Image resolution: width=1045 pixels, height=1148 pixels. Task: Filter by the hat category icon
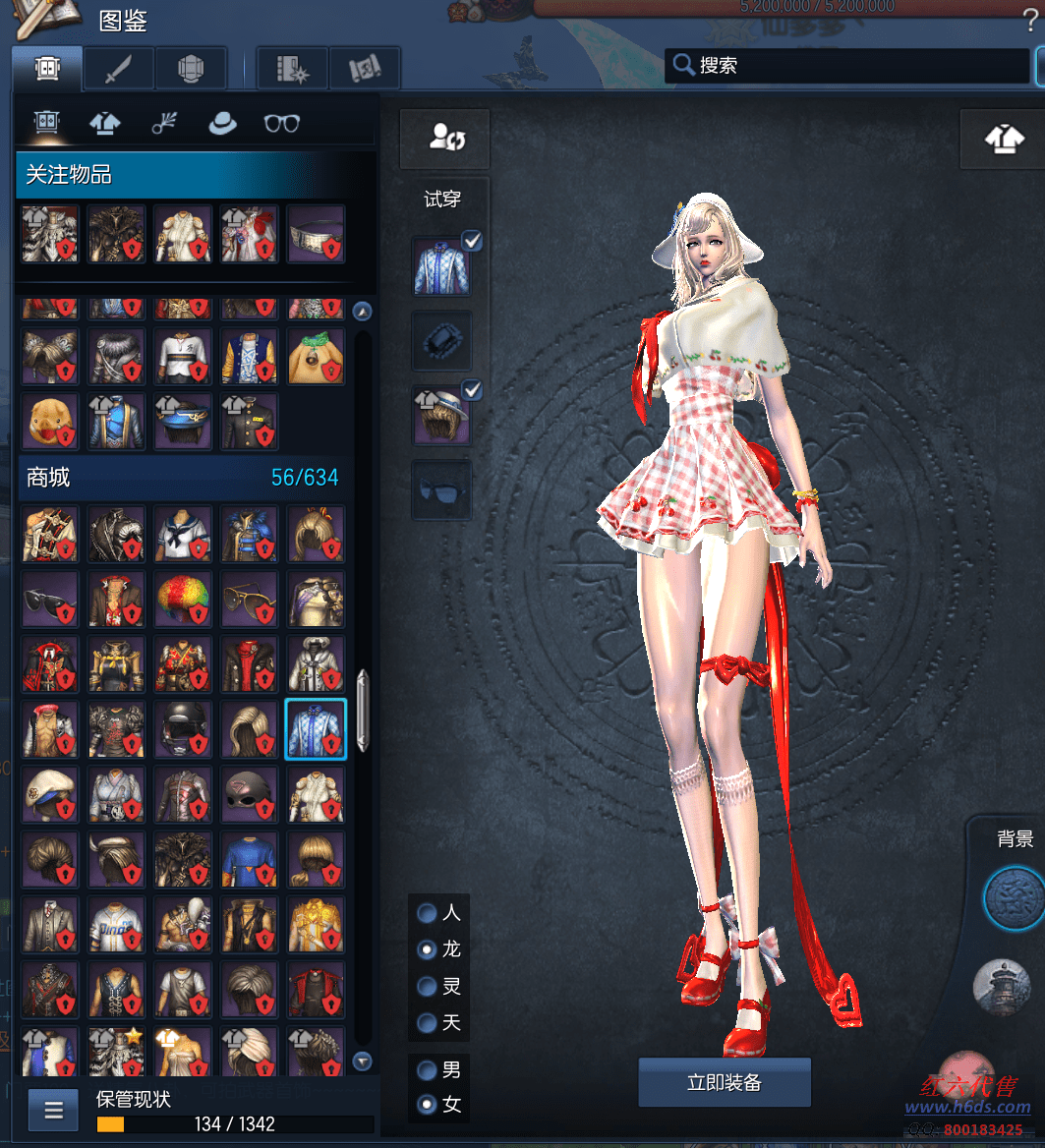tap(222, 124)
